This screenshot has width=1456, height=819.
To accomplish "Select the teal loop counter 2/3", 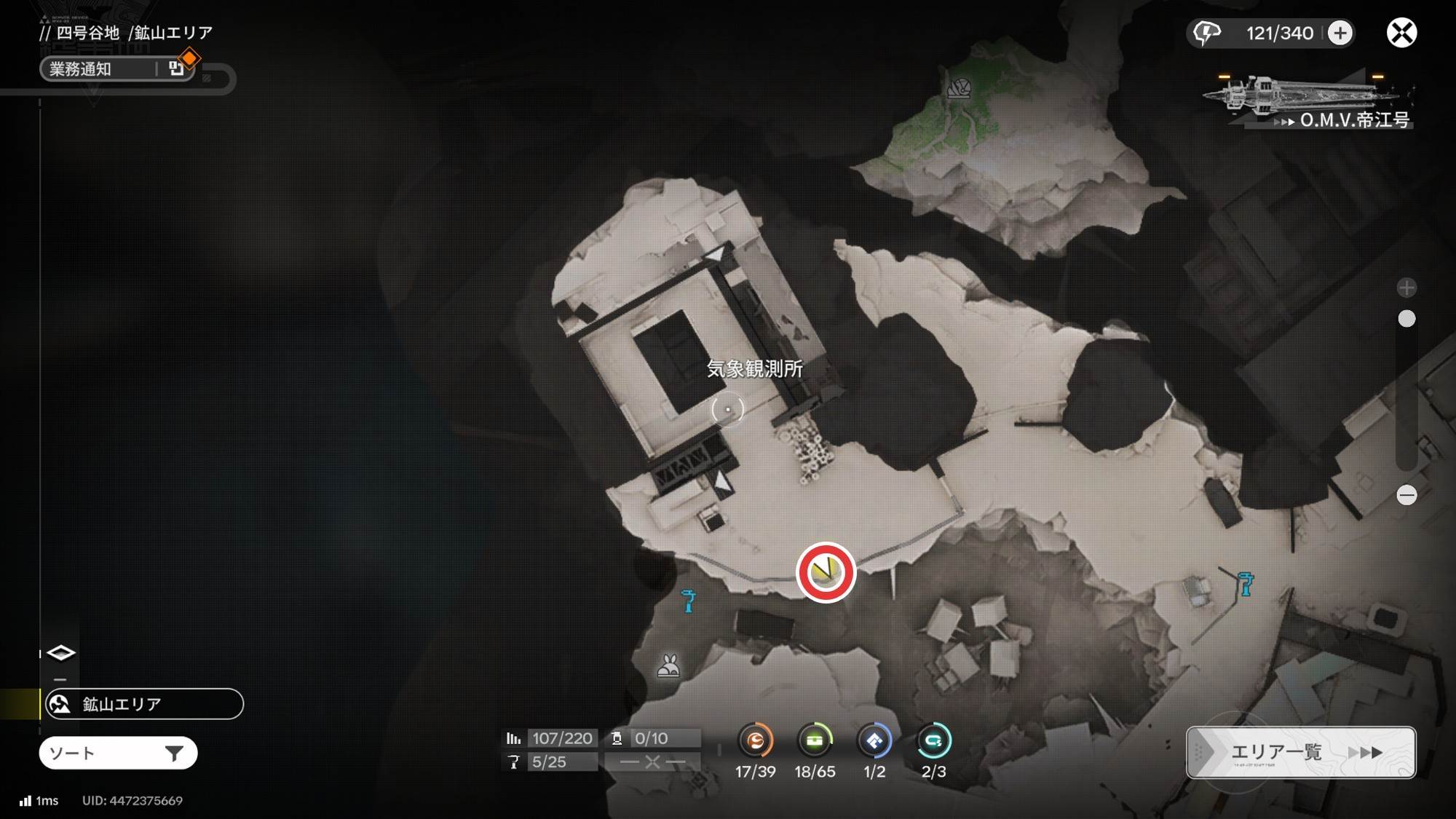I will pos(933,741).
